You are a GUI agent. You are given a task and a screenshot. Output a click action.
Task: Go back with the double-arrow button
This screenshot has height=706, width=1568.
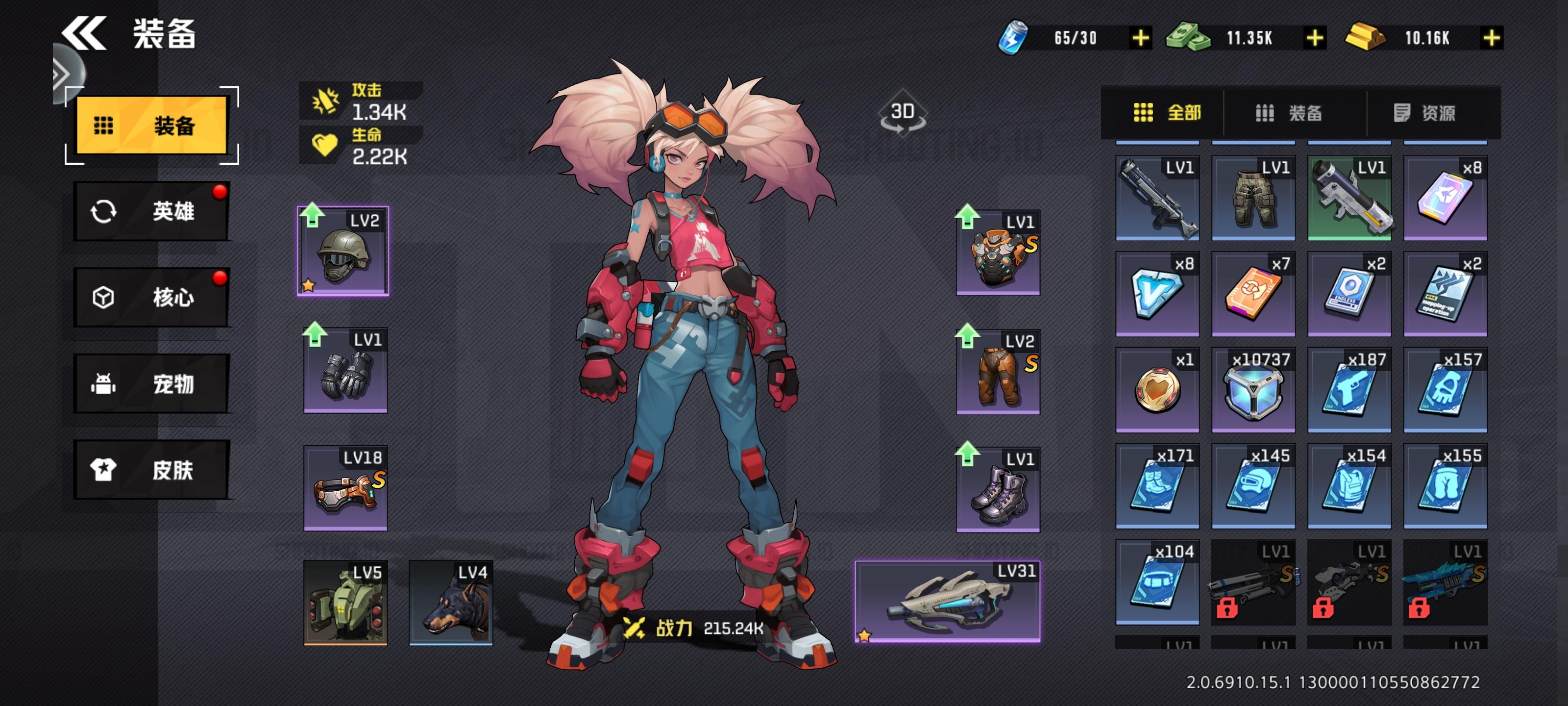click(84, 33)
